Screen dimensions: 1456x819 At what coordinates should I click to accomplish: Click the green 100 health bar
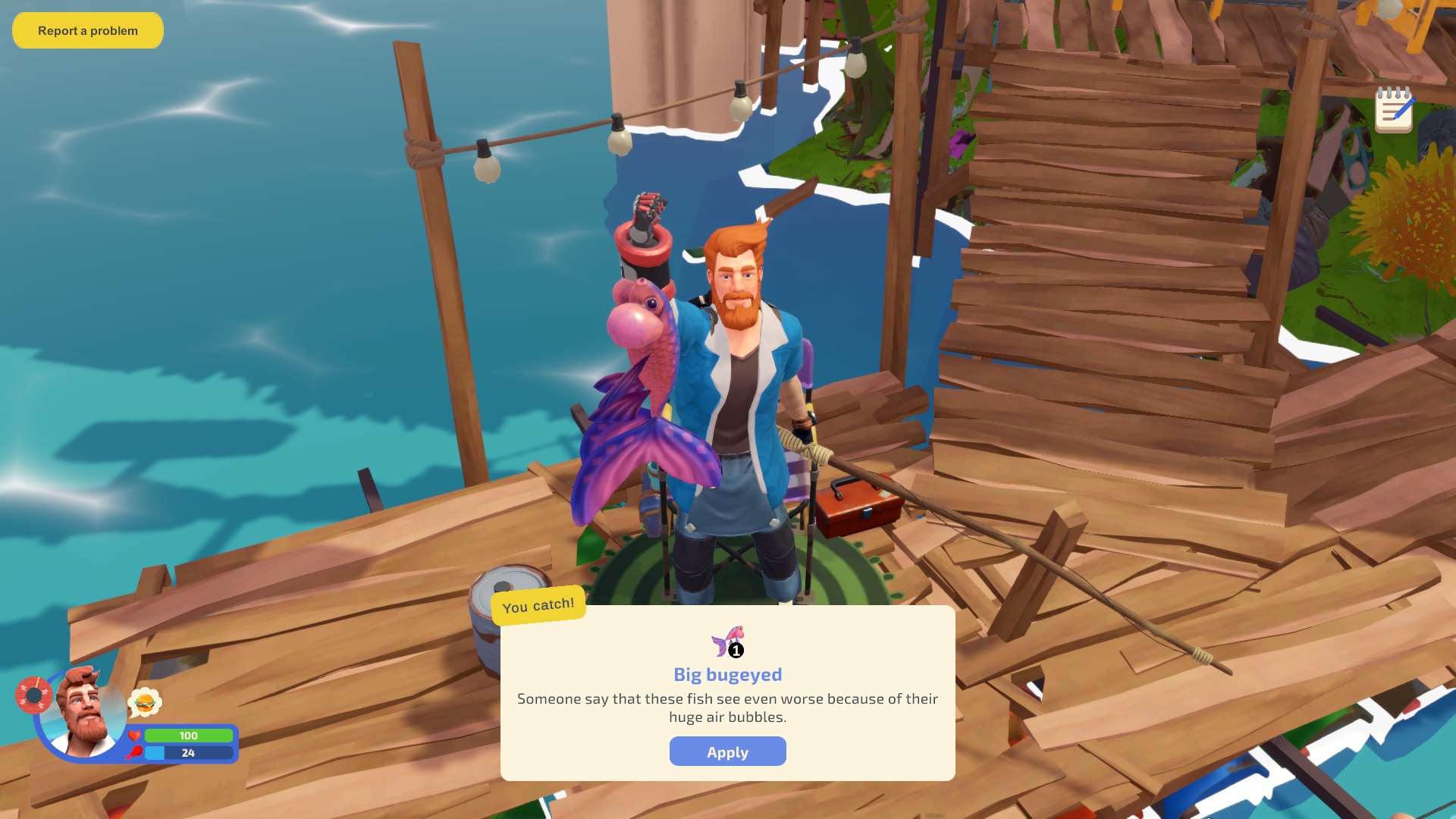click(x=188, y=736)
